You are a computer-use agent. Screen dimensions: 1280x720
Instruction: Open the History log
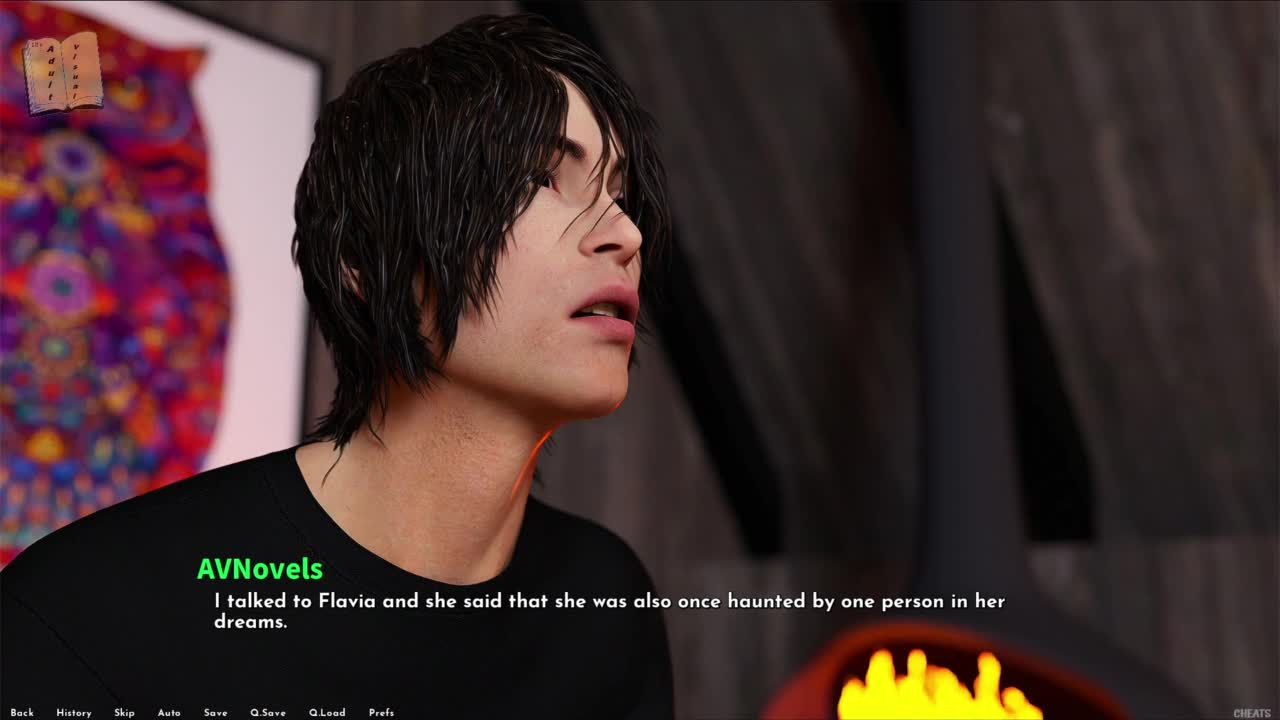click(74, 713)
